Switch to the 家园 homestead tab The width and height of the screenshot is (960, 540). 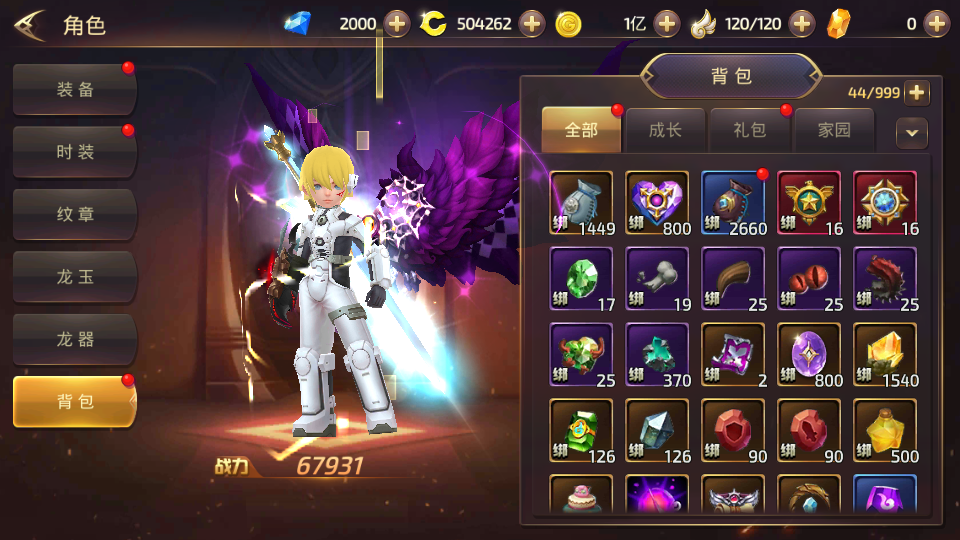pyautogui.click(x=833, y=130)
